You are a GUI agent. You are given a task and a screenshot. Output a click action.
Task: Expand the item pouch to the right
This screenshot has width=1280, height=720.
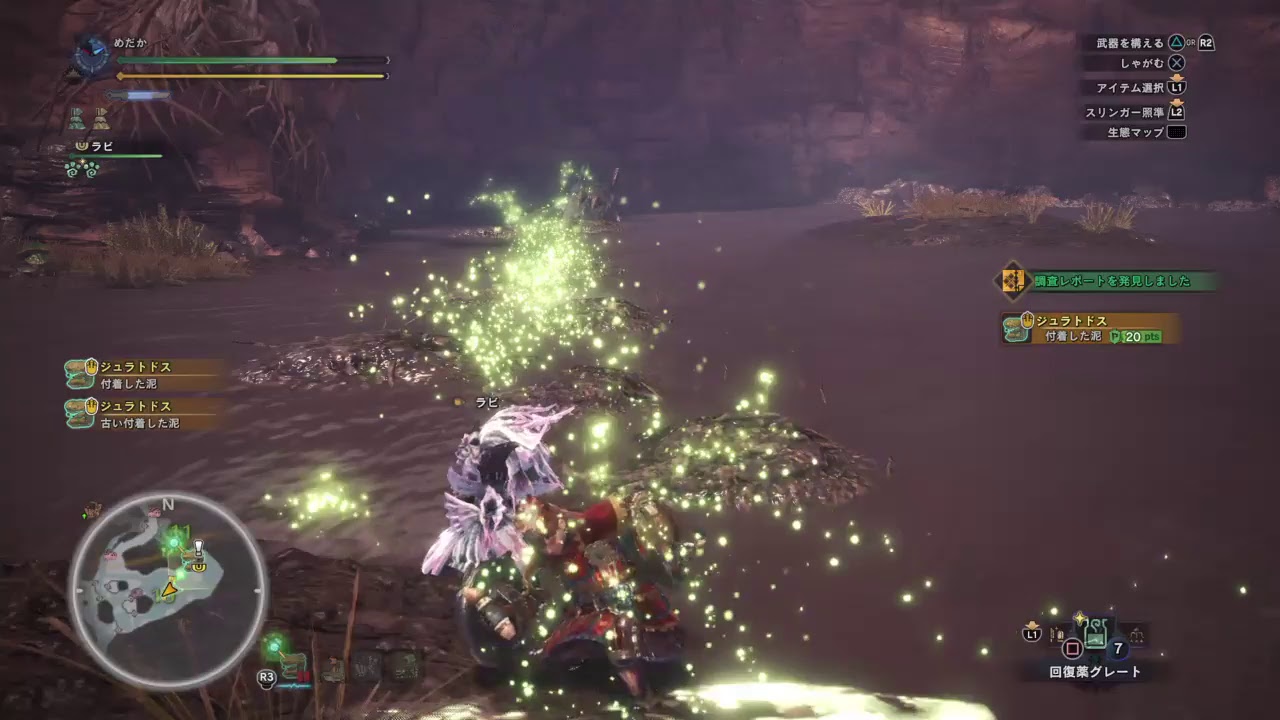(x=1137, y=633)
